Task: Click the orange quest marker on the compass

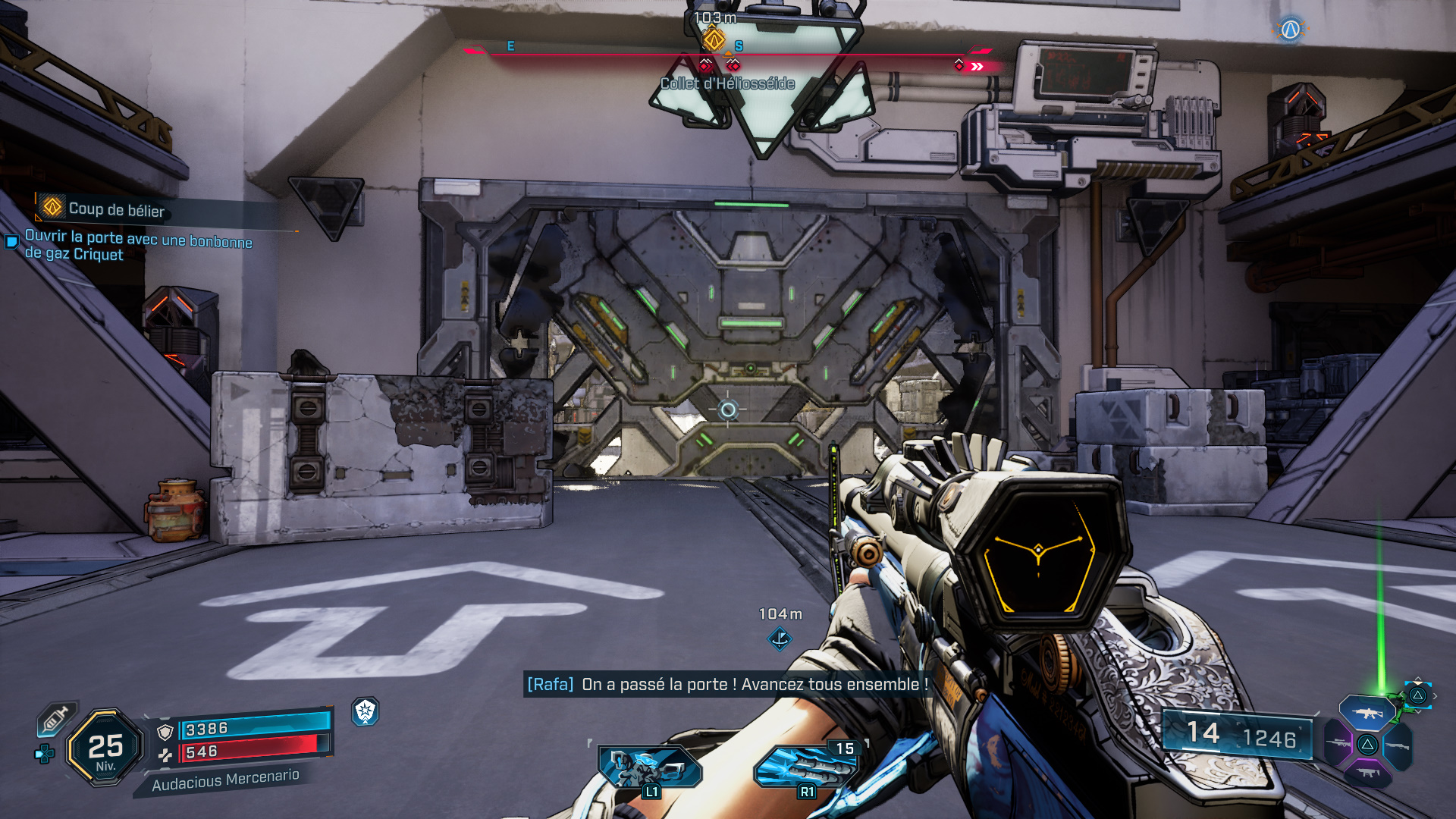Action: click(713, 39)
